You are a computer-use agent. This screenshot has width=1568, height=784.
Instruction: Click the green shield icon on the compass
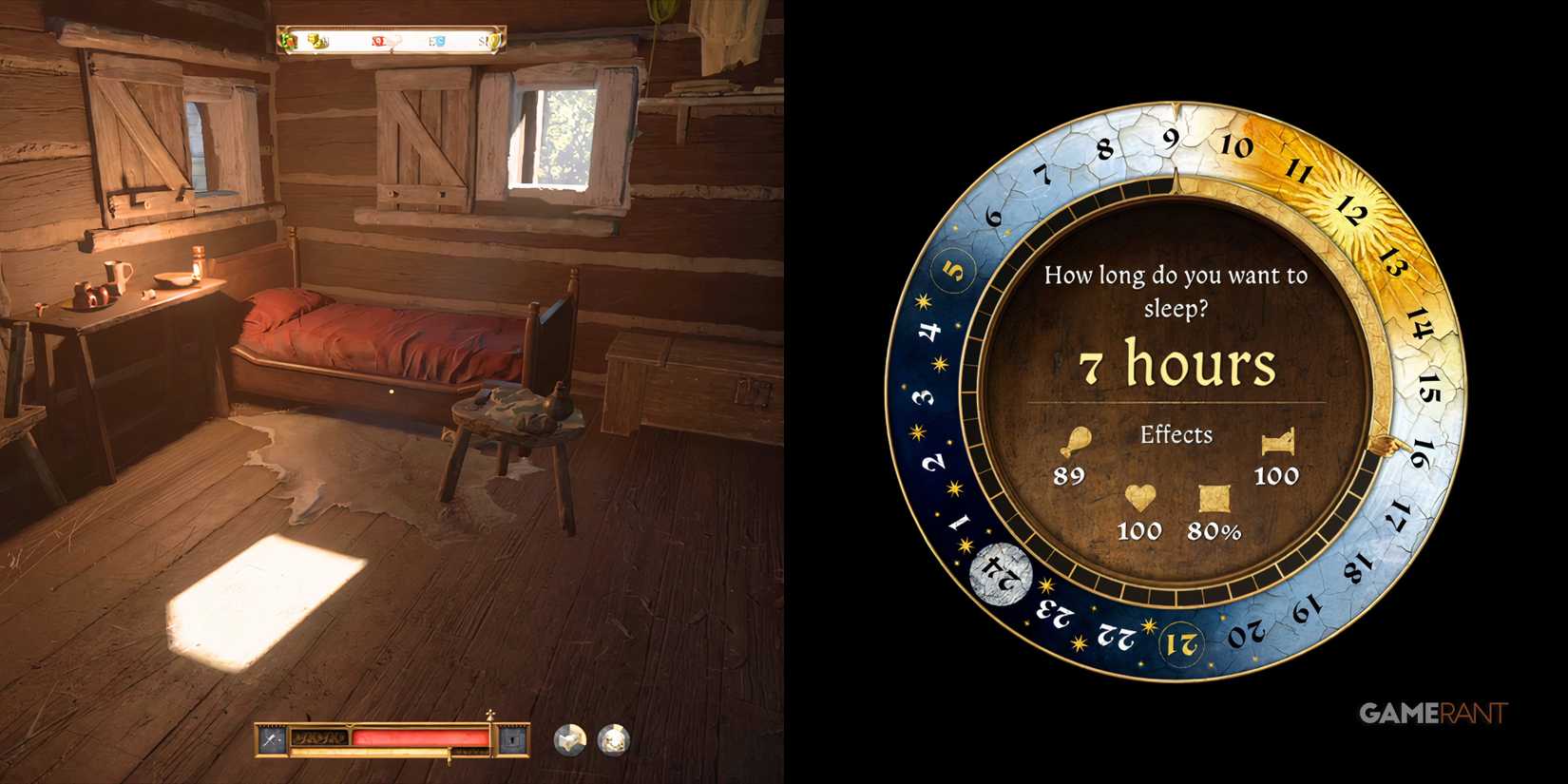[285, 39]
